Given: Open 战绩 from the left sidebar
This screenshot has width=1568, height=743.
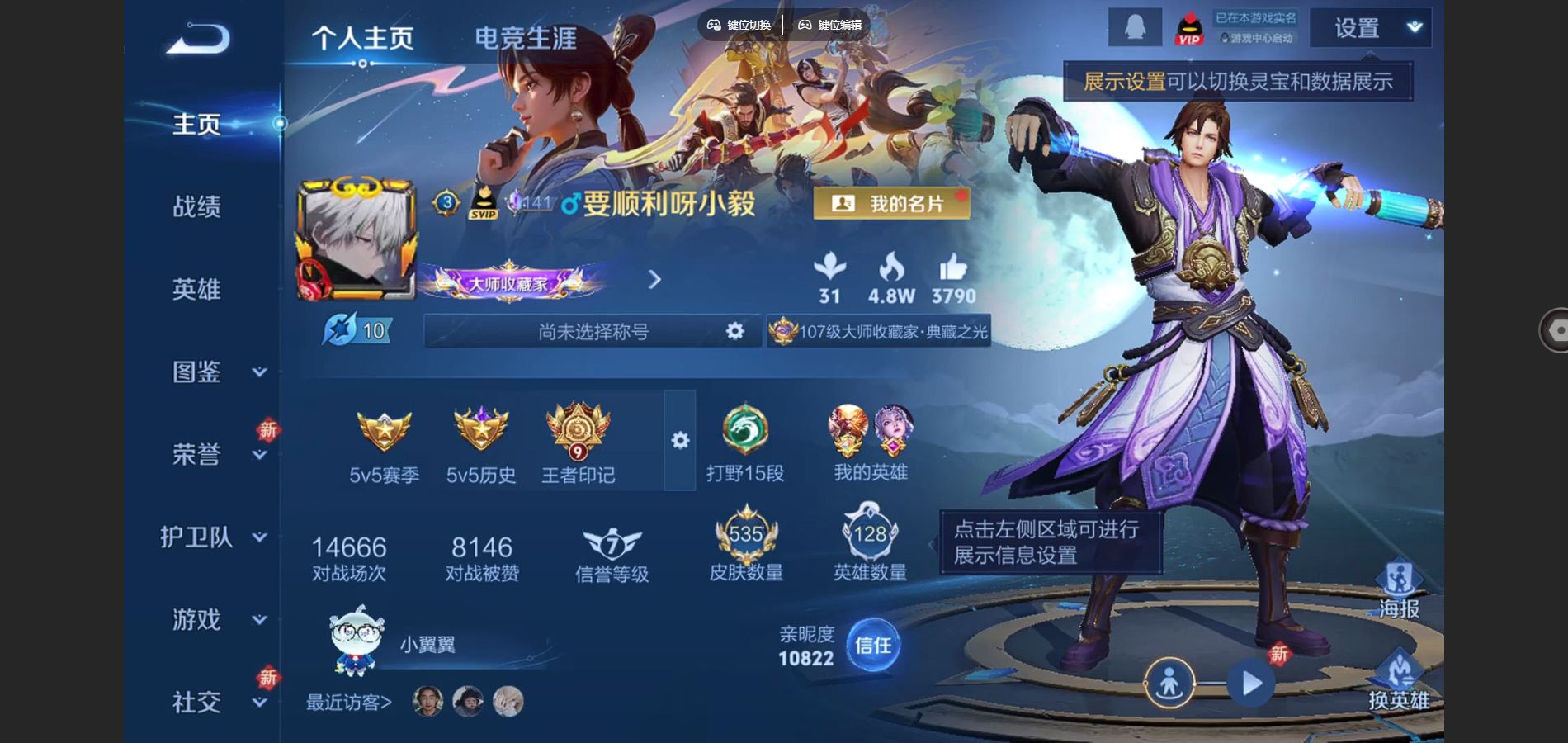Looking at the screenshot, I should click(198, 207).
